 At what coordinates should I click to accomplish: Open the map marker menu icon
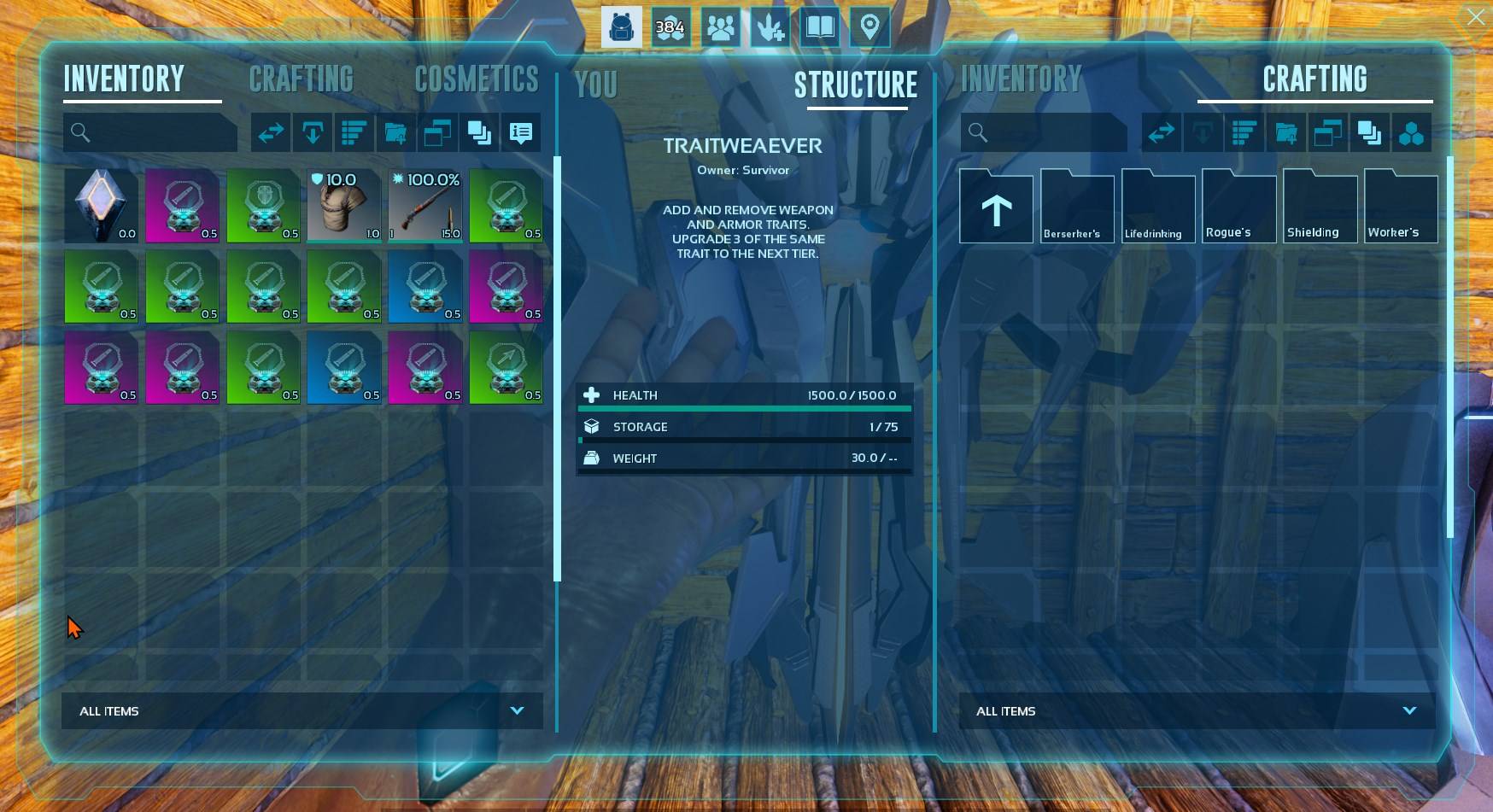(869, 27)
